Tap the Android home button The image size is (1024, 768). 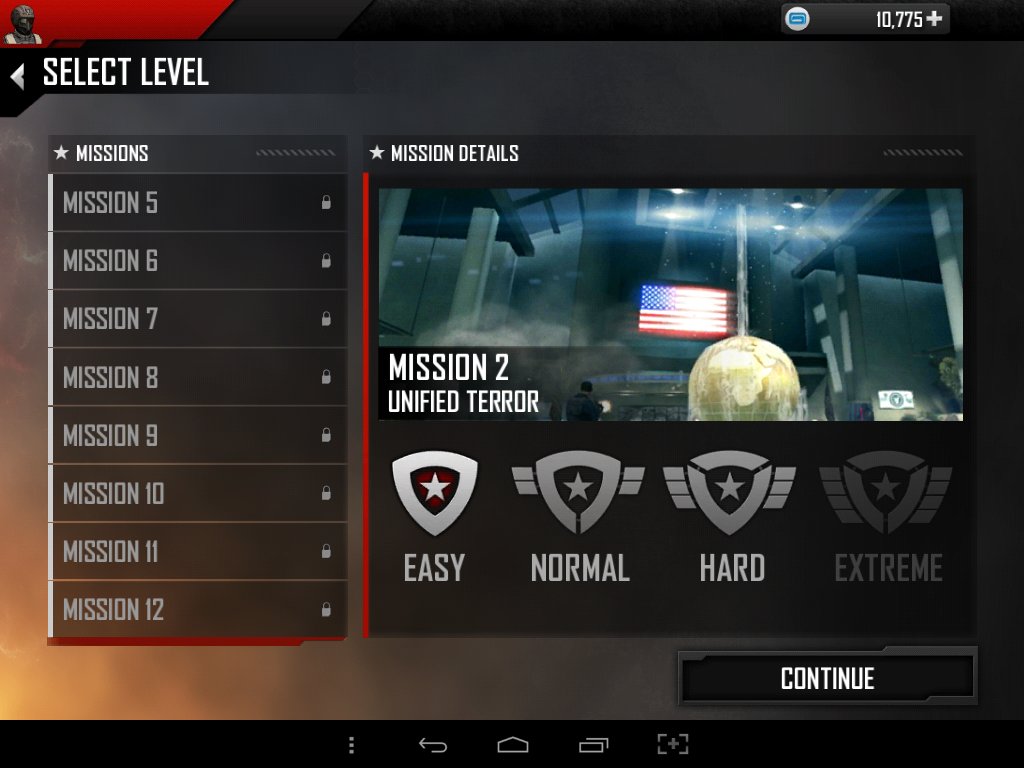tap(512, 745)
